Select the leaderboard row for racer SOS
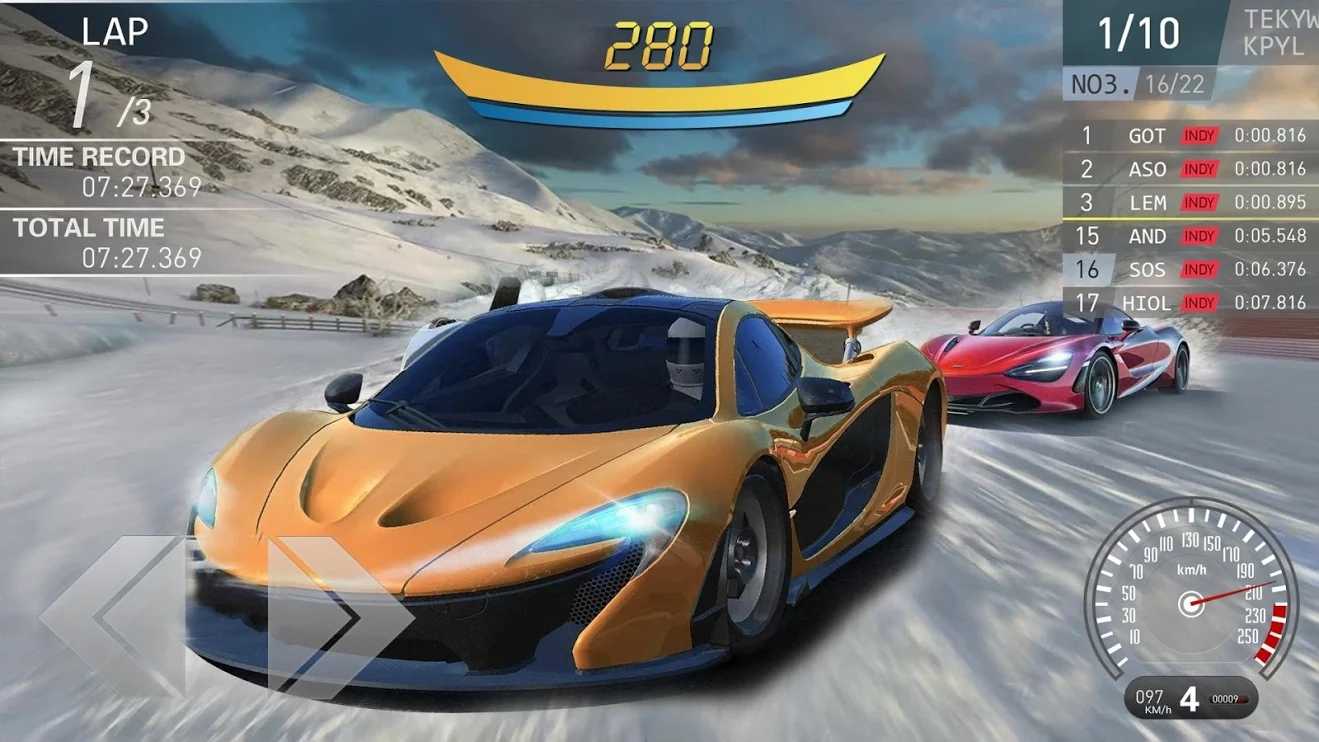This screenshot has width=1319, height=742. pyautogui.click(x=1190, y=269)
